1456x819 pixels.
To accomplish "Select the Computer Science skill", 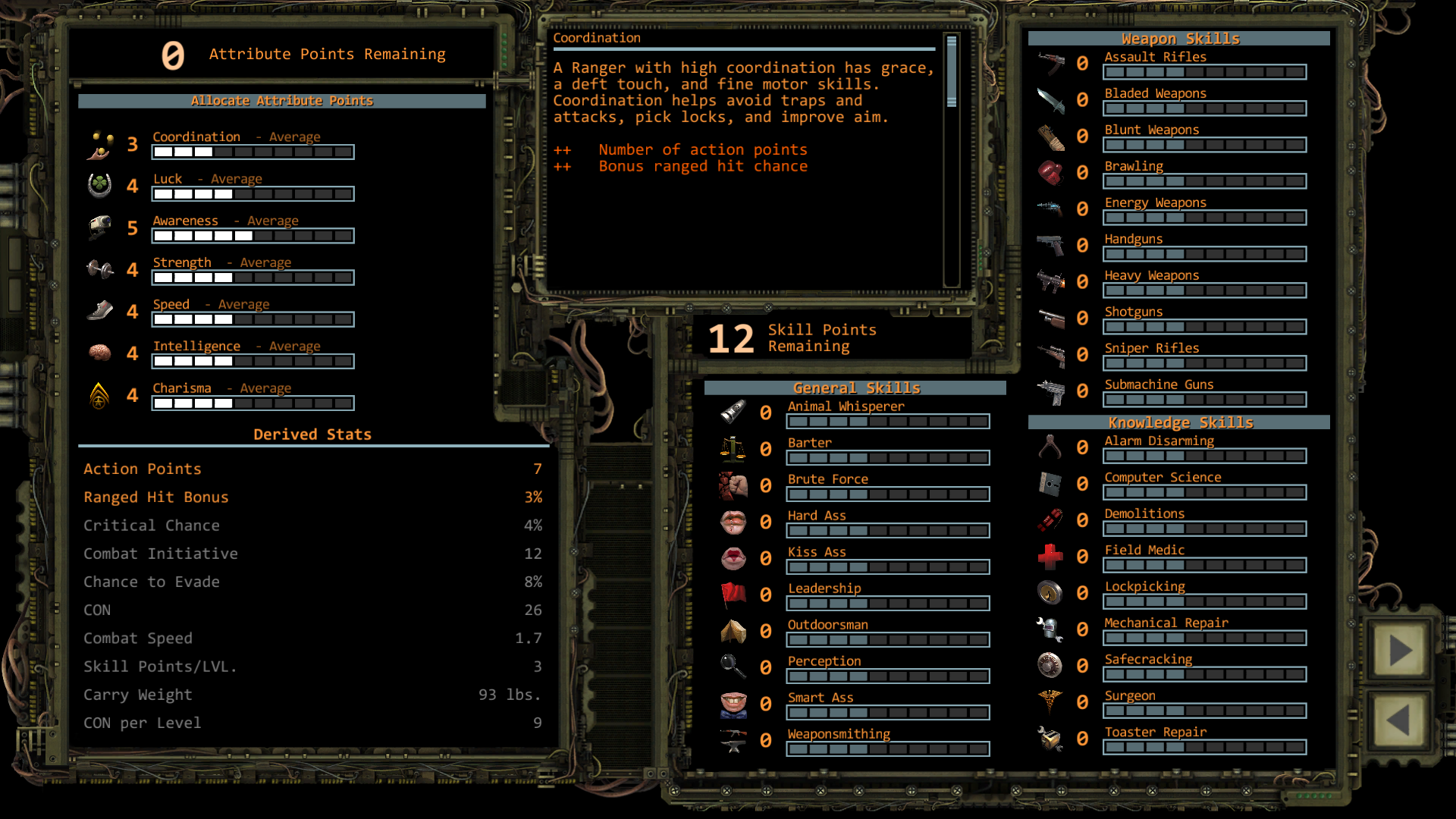I will click(x=1163, y=477).
